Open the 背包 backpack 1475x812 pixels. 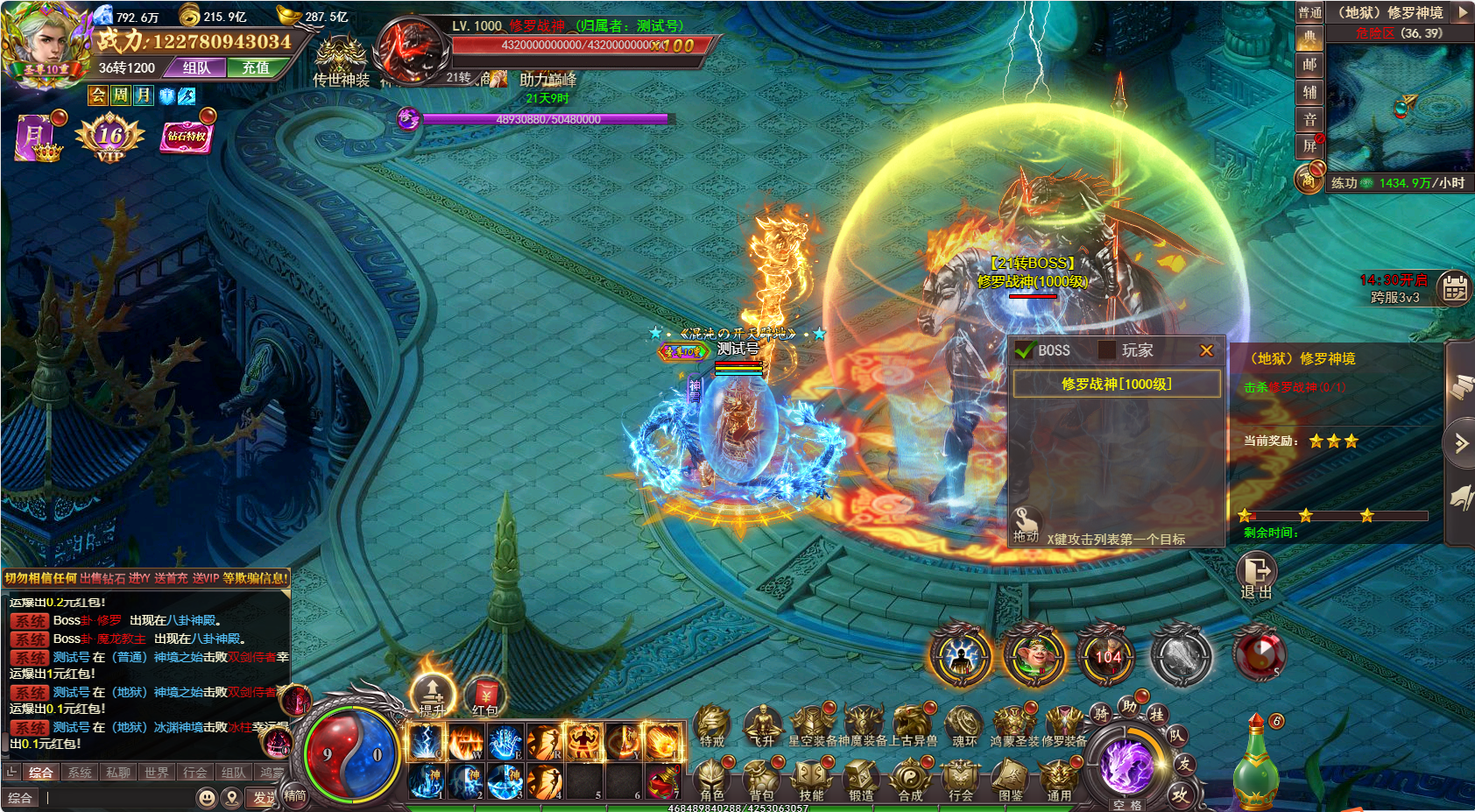tap(761, 779)
